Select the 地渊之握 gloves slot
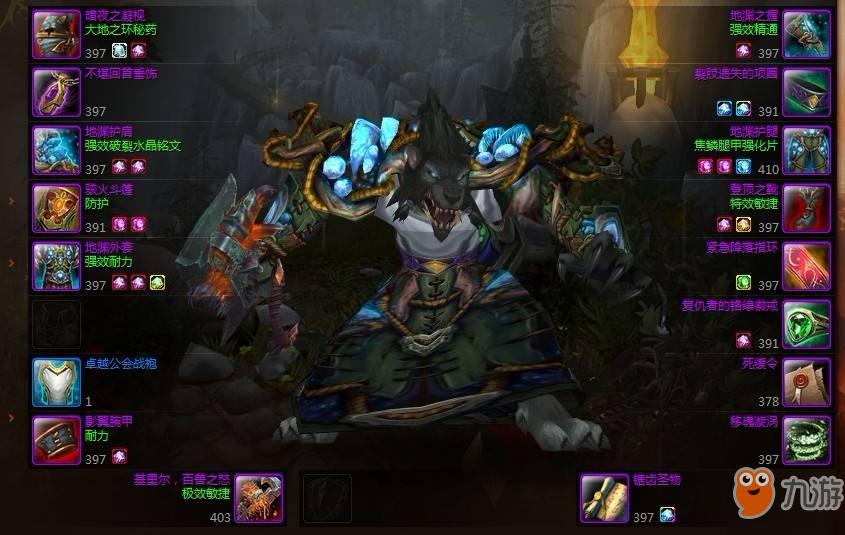This screenshot has width=845, height=535. 806,35
